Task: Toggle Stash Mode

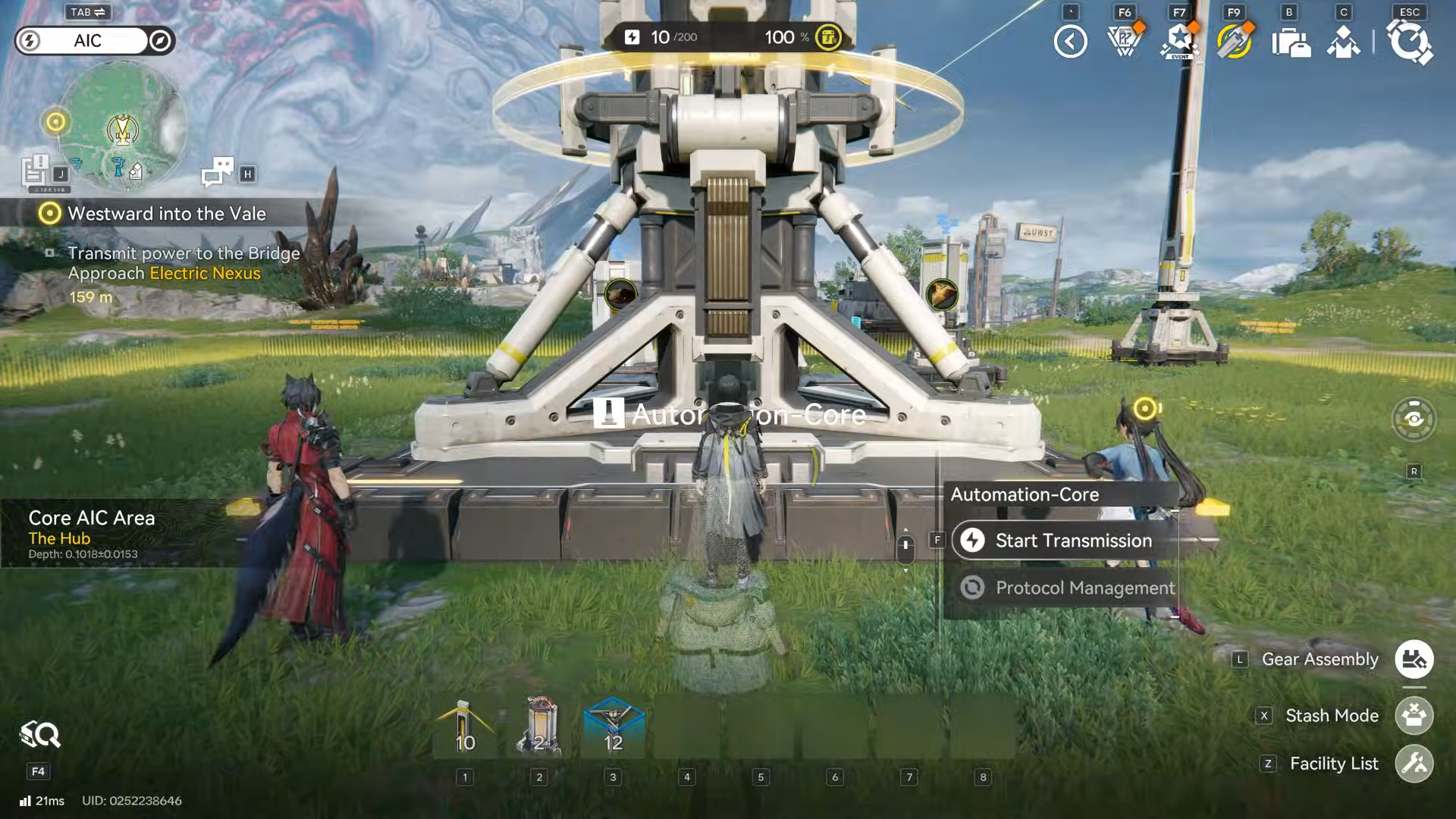Action: click(1414, 716)
